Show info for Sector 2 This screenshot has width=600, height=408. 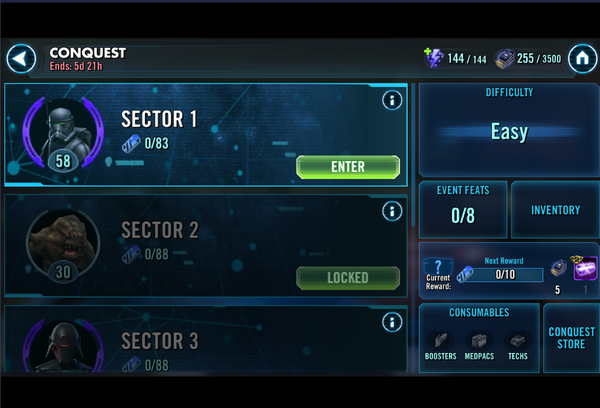pos(392,211)
